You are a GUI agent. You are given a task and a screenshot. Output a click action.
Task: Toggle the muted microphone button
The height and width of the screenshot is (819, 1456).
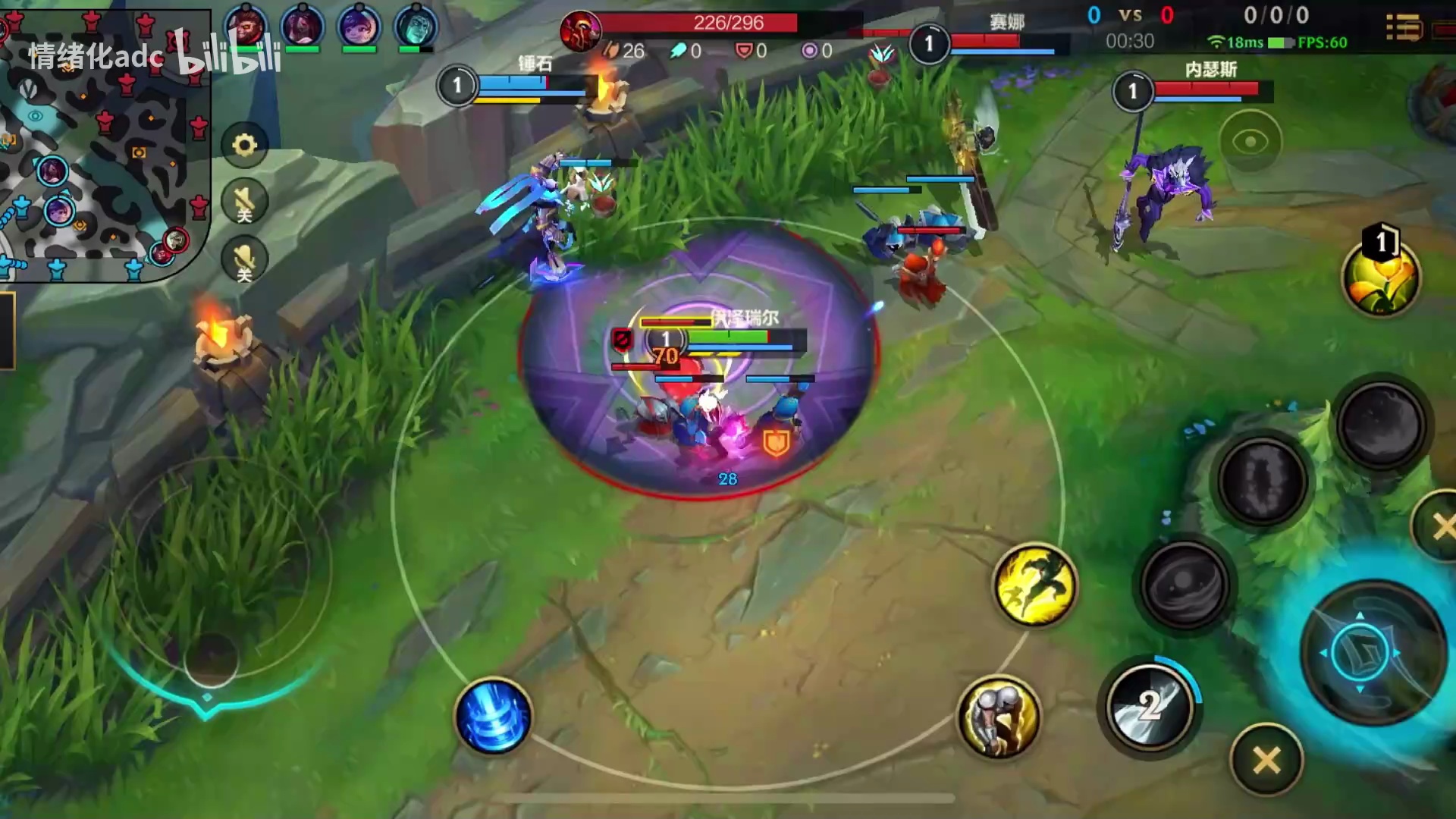244,260
